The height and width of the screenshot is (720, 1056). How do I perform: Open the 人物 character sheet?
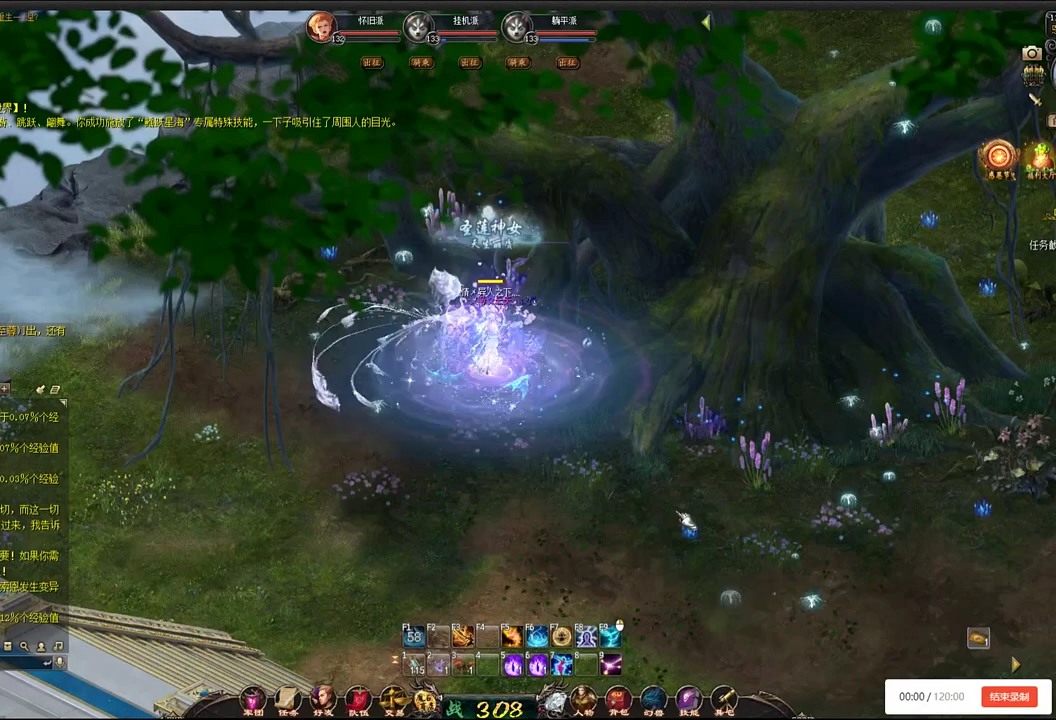coord(584,699)
